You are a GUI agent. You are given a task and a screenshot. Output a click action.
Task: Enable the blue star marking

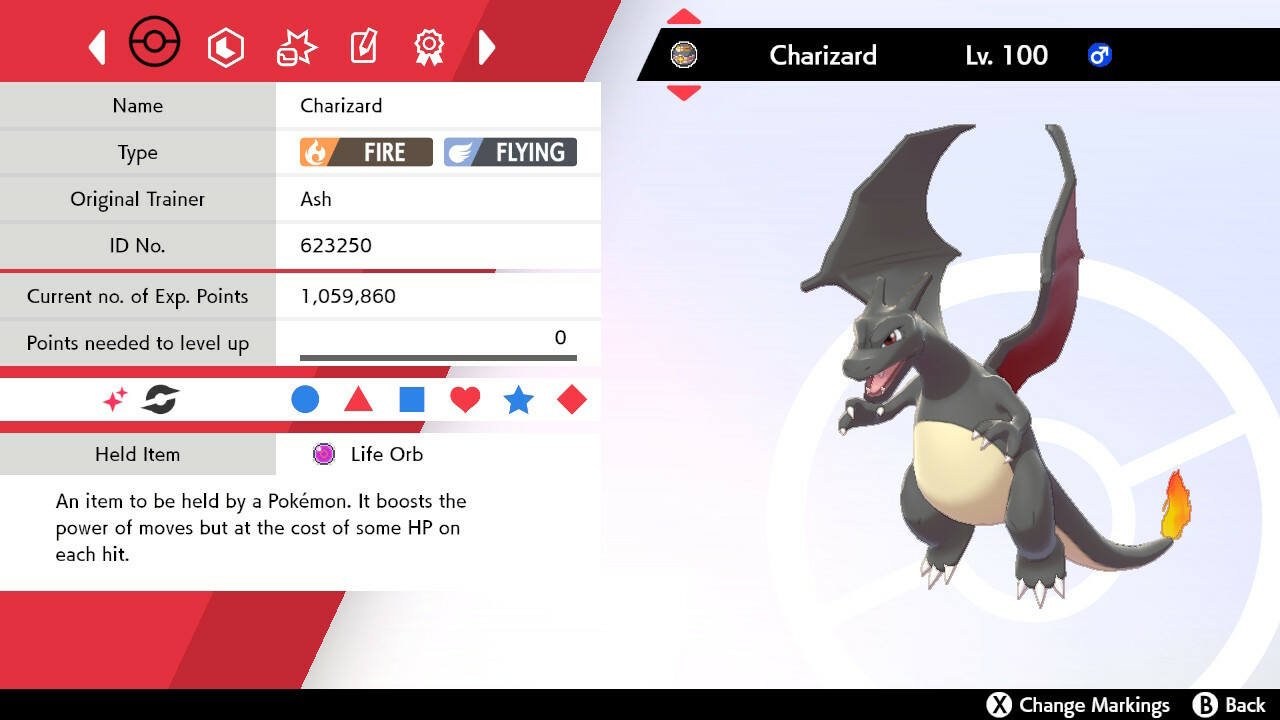(519, 399)
